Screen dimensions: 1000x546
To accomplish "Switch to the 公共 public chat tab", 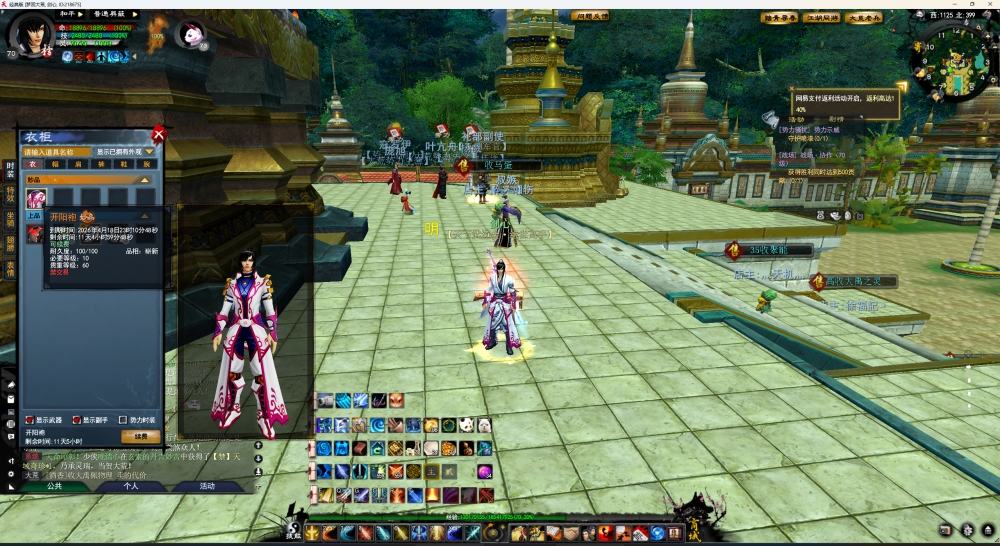I will [54, 486].
